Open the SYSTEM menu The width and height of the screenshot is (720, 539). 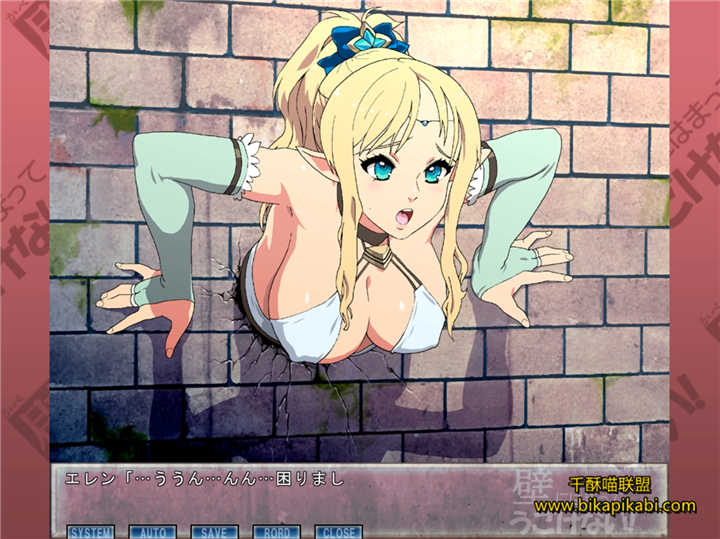pyautogui.click(x=89, y=532)
